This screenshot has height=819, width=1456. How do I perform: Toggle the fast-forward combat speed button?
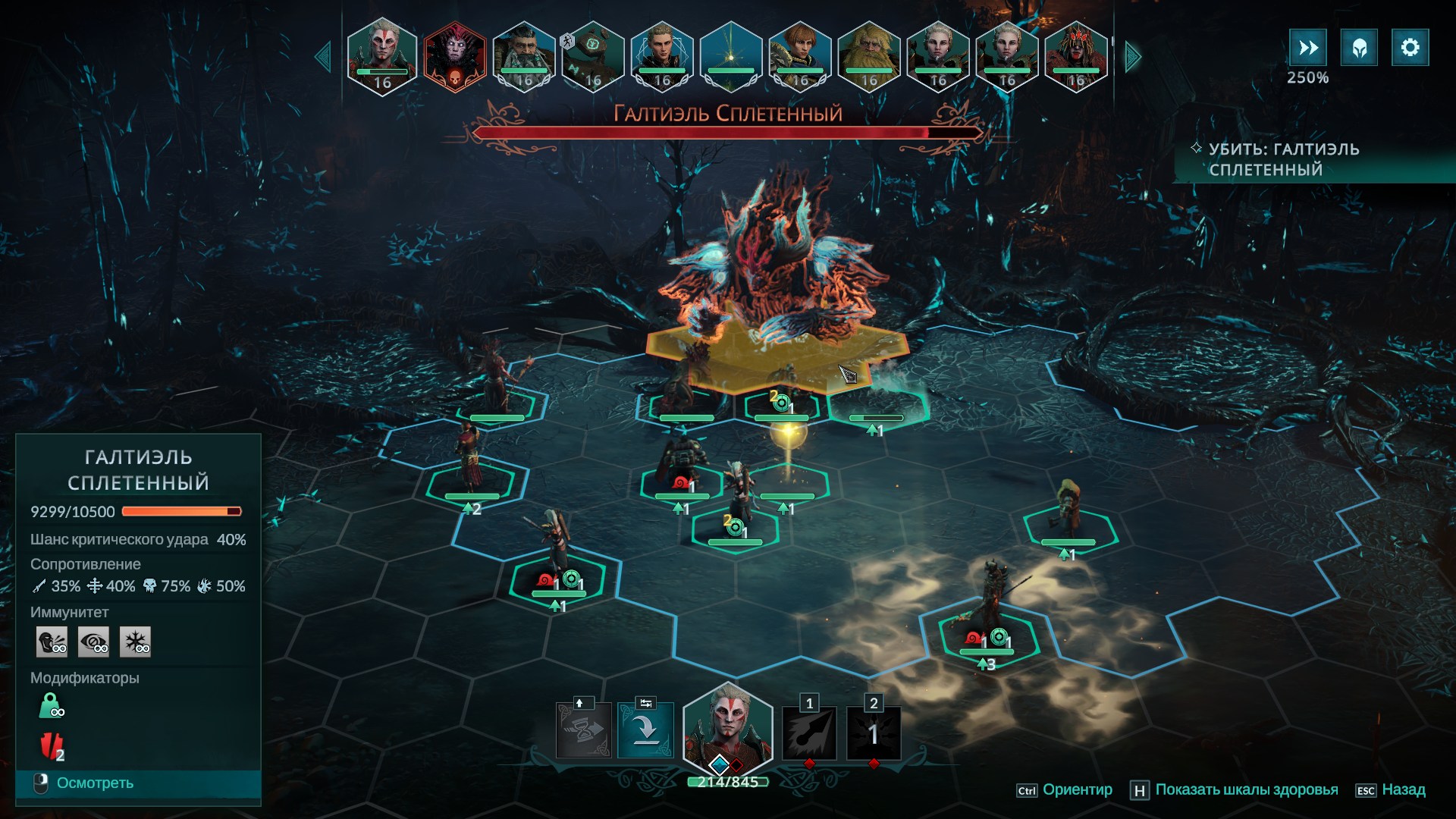(x=1307, y=48)
